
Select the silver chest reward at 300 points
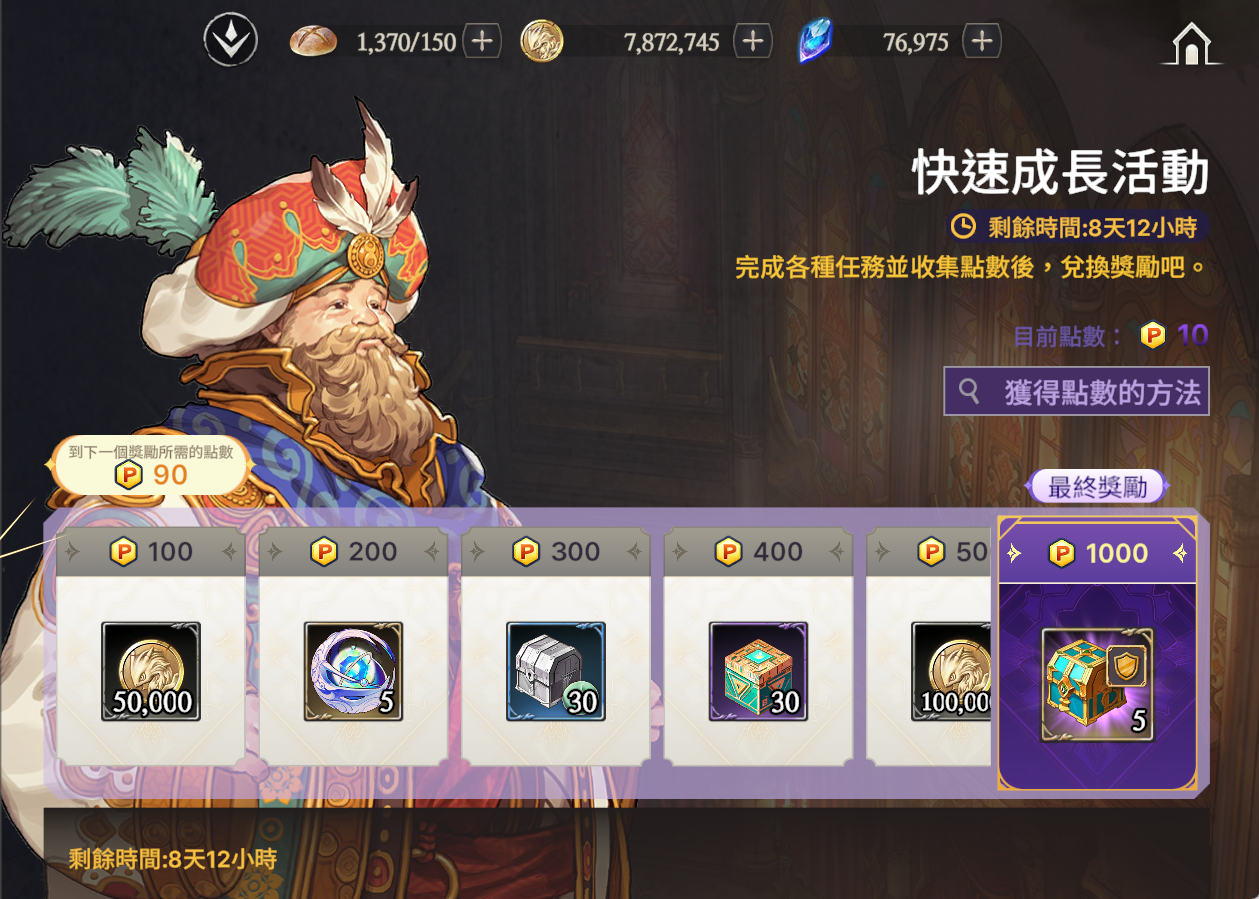pos(556,671)
